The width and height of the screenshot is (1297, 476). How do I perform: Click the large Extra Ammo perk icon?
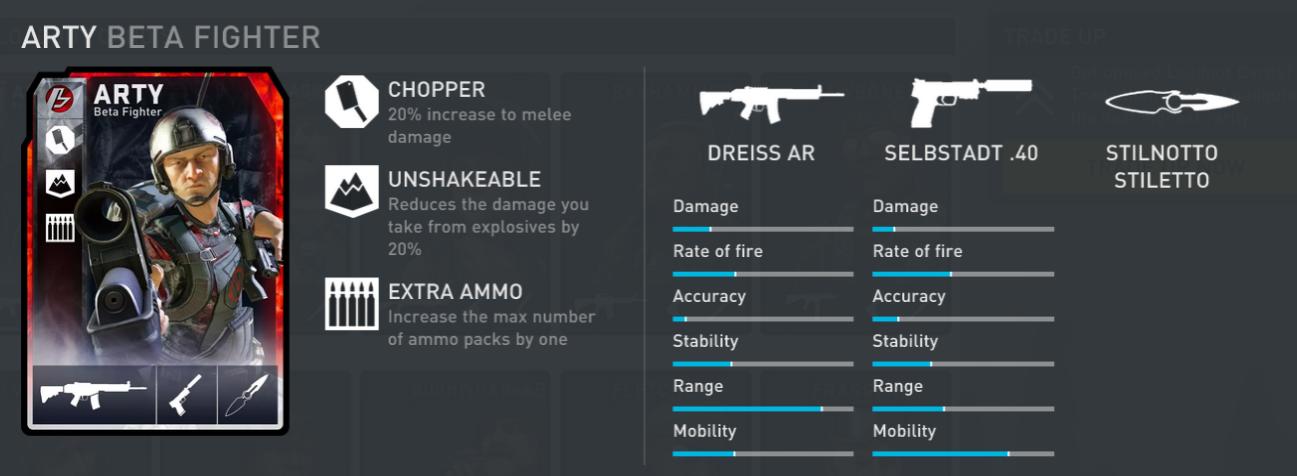[x=351, y=303]
